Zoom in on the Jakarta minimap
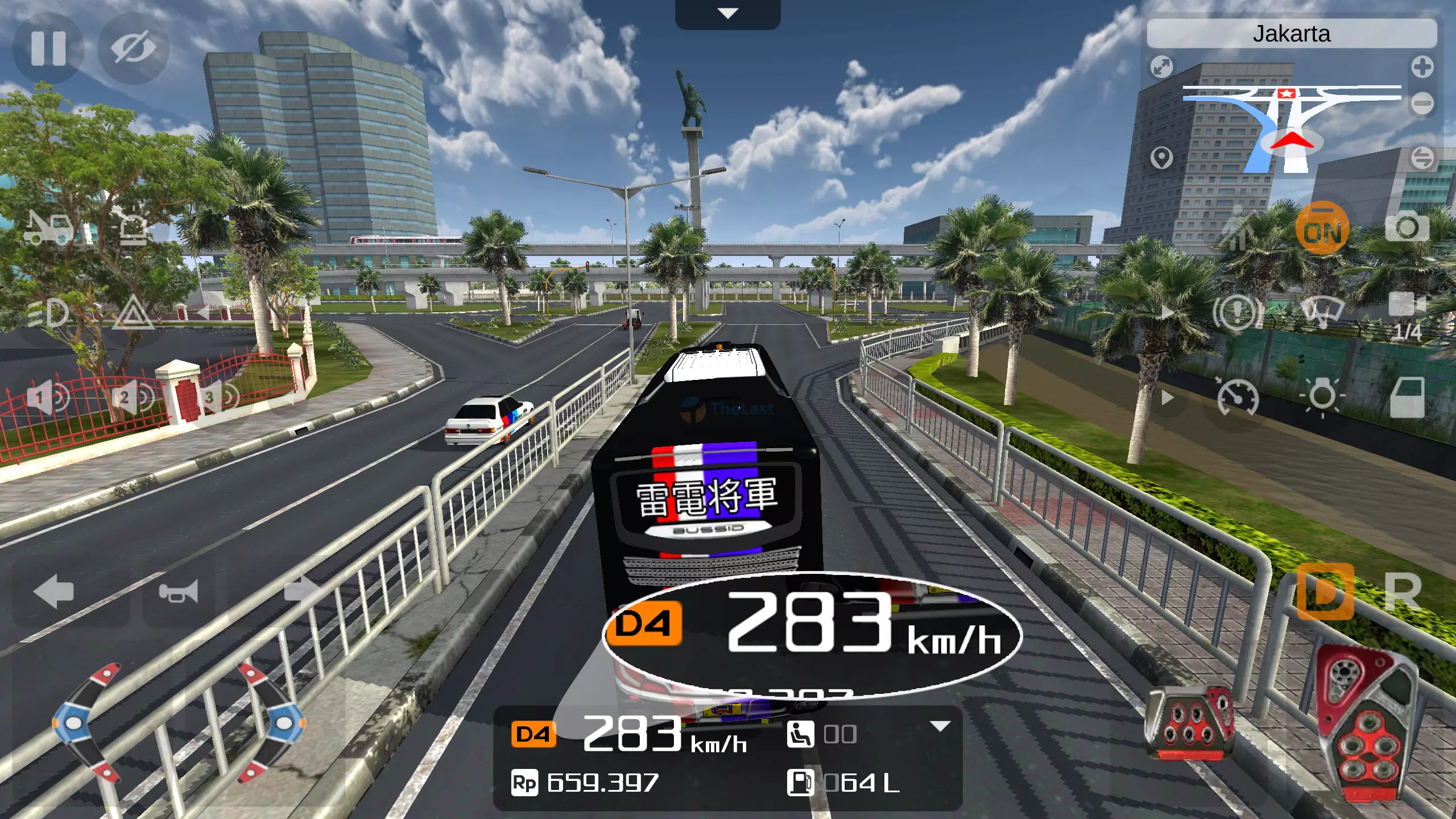 [1422, 67]
